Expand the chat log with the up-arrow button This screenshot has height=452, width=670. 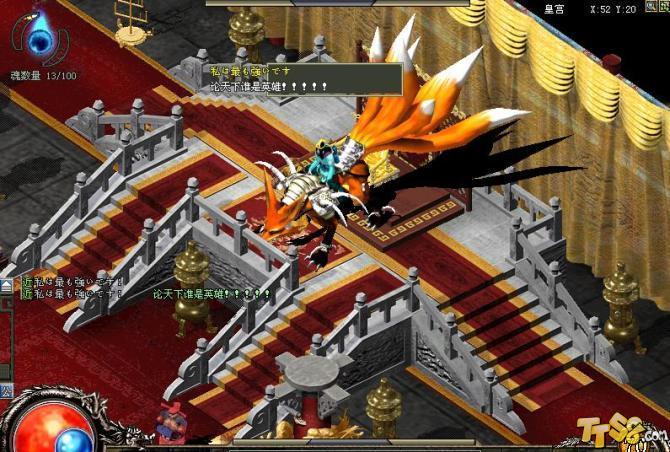pos(5,286)
